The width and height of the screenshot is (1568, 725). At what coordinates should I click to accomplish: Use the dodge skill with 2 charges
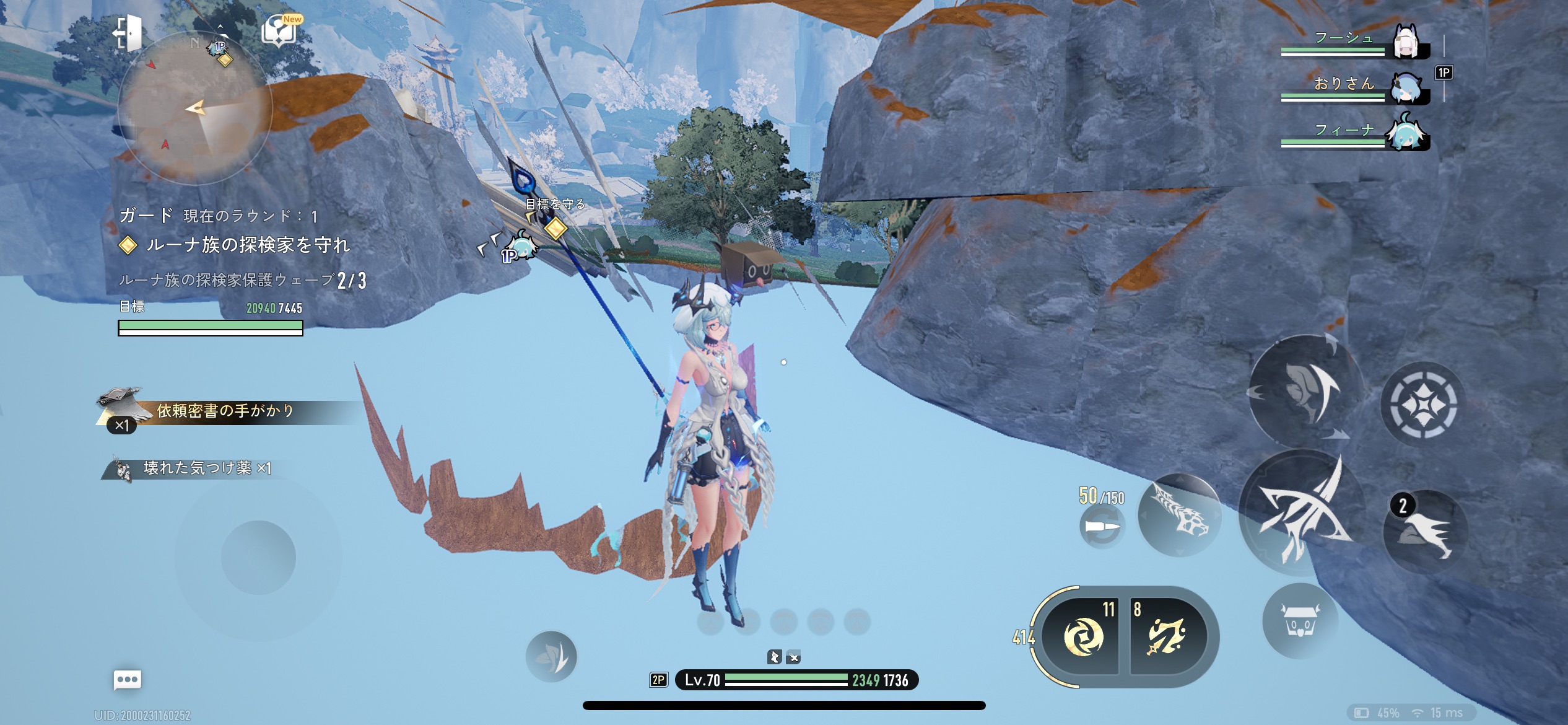coord(1424,532)
